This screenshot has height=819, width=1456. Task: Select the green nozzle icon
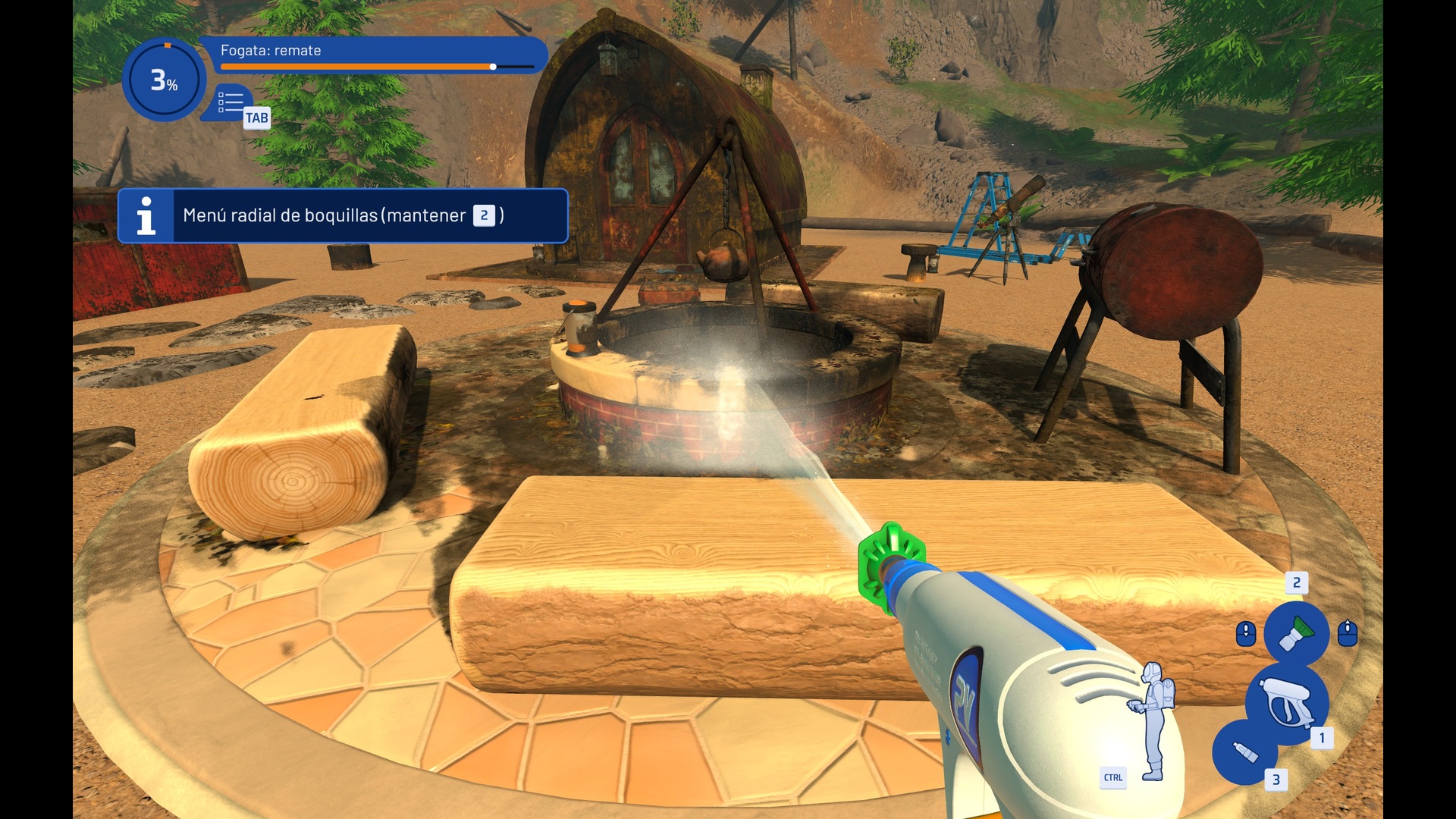pyautogui.click(x=1296, y=632)
